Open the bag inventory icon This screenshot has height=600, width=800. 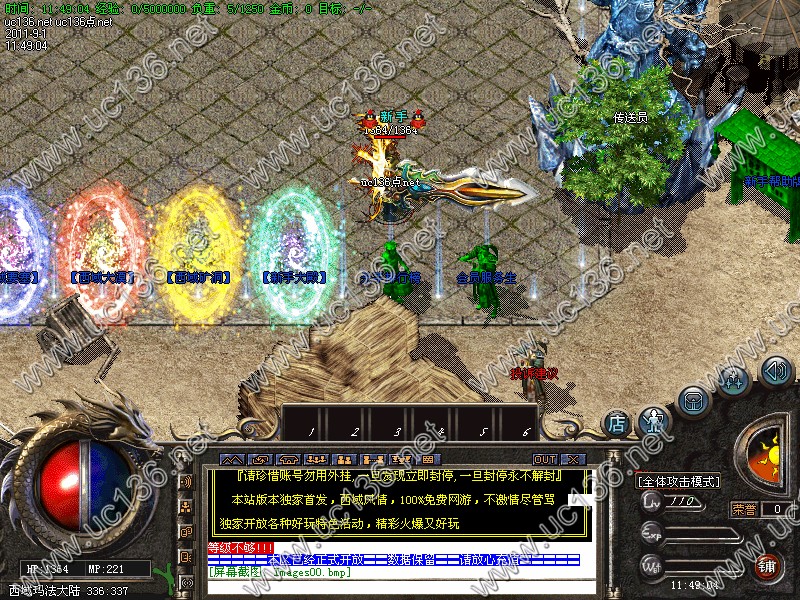(692, 401)
